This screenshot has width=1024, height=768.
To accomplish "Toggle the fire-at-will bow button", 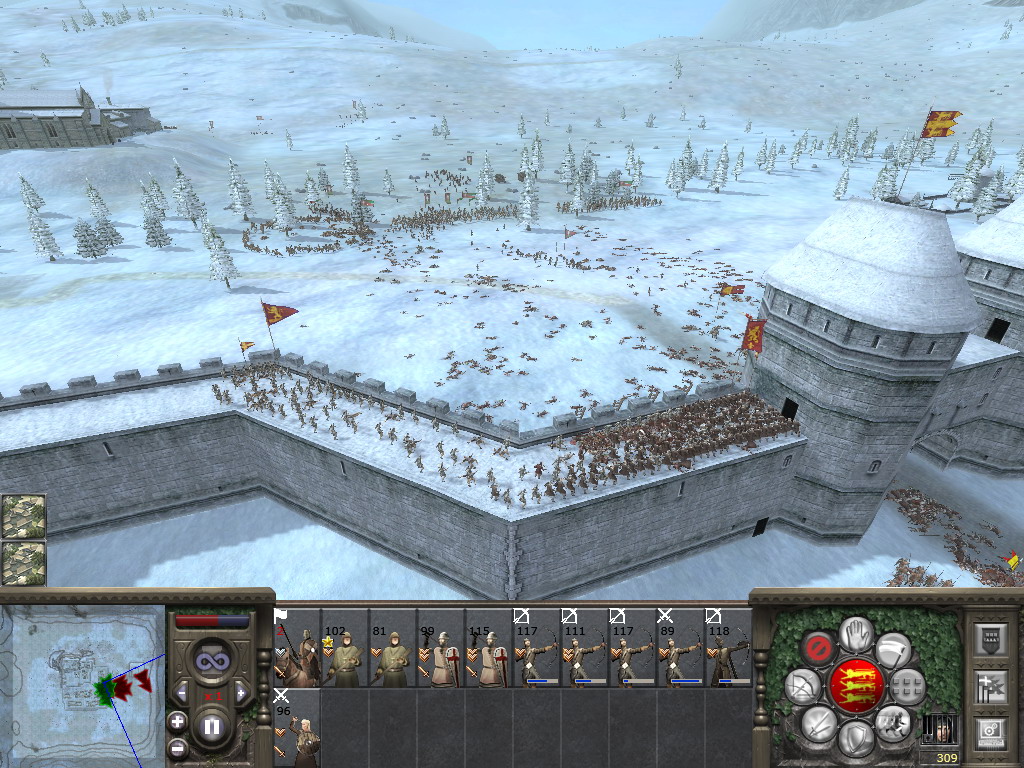I will pyautogui.click(x=801, y=686).
